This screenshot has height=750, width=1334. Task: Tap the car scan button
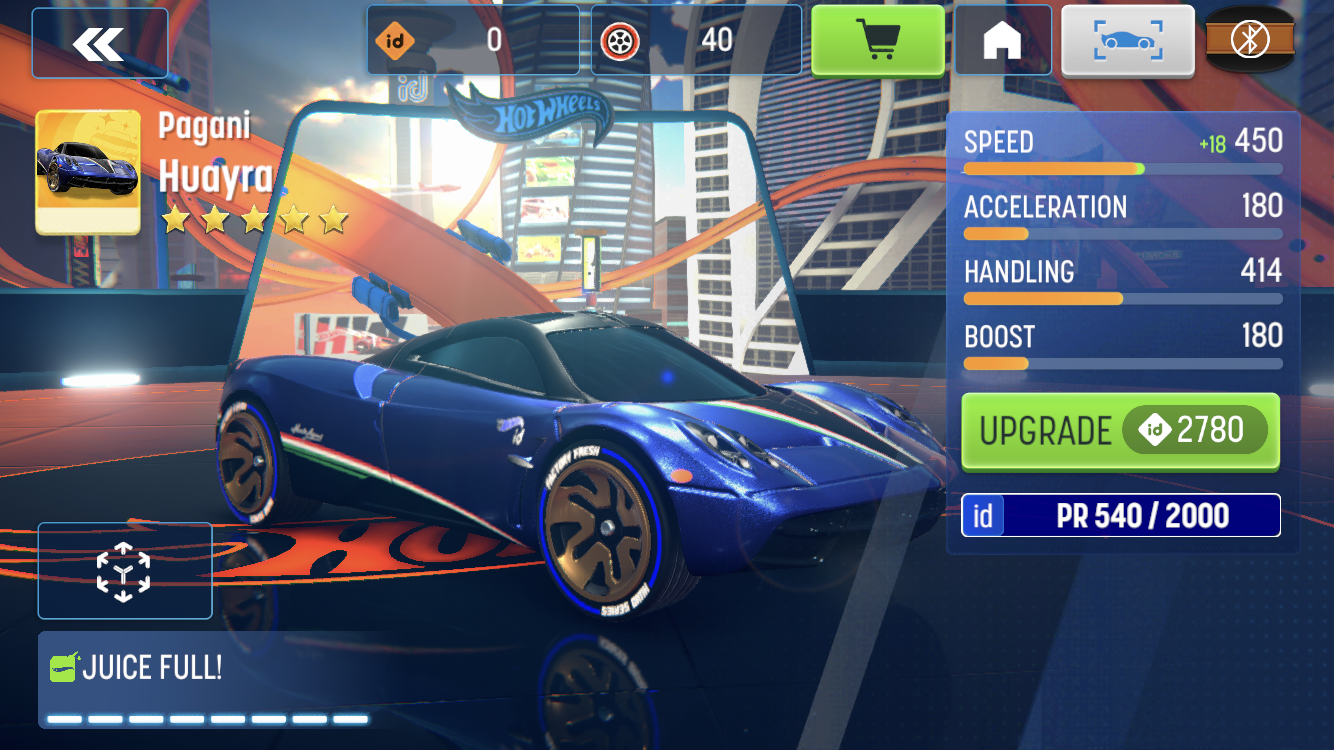click(x=1127, y=40)
